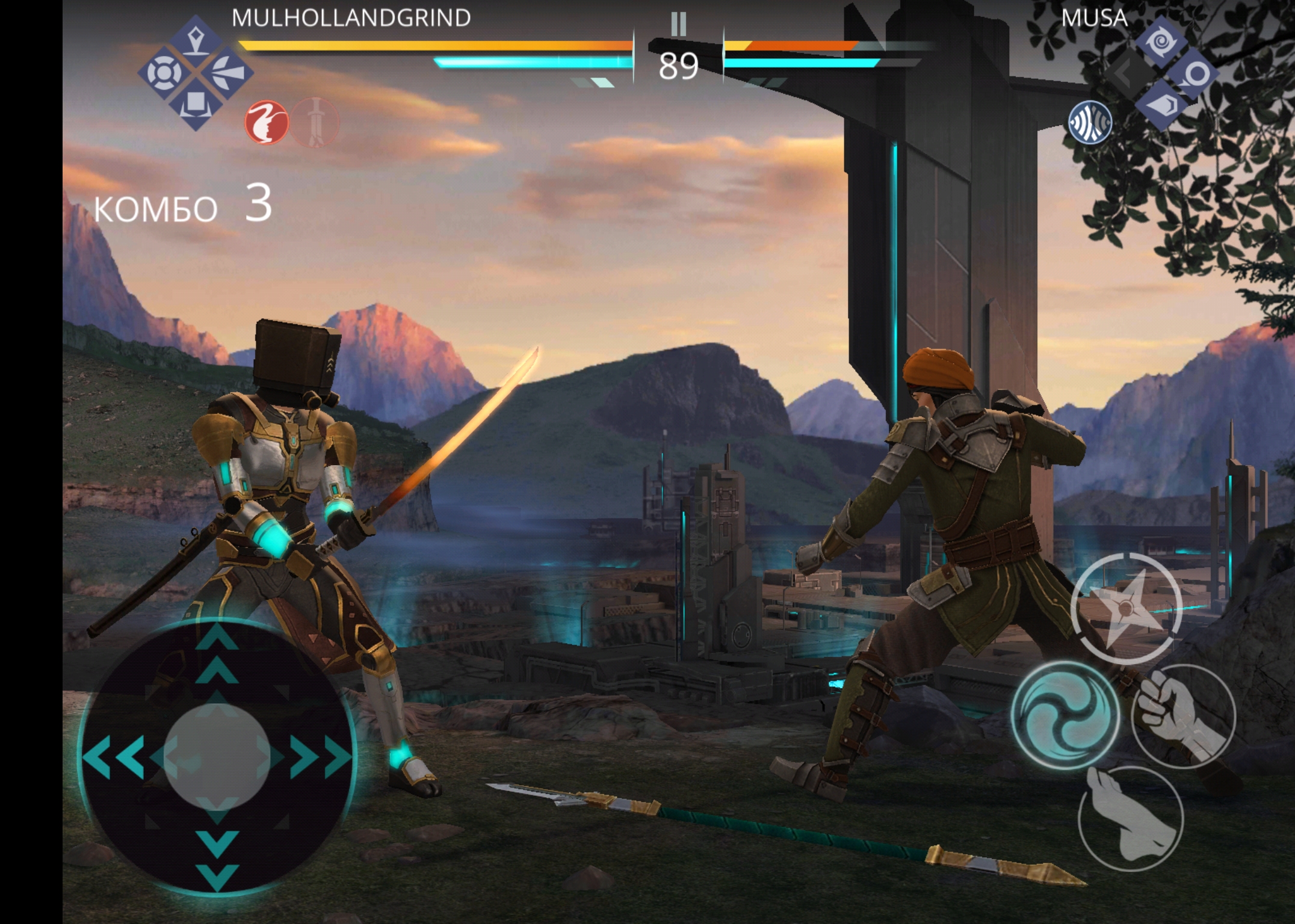Select the faded sword perk icon
The height and width of the screenshot is (924, 1295).
[315, 123]
